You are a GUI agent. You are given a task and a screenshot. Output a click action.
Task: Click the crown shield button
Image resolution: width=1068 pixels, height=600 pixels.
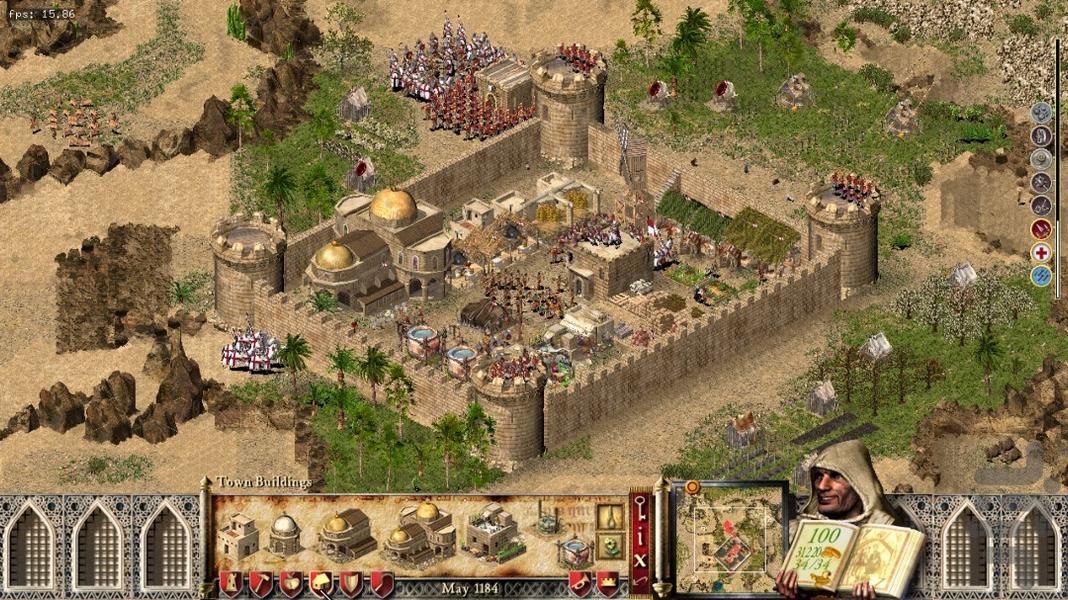[607, 583]
